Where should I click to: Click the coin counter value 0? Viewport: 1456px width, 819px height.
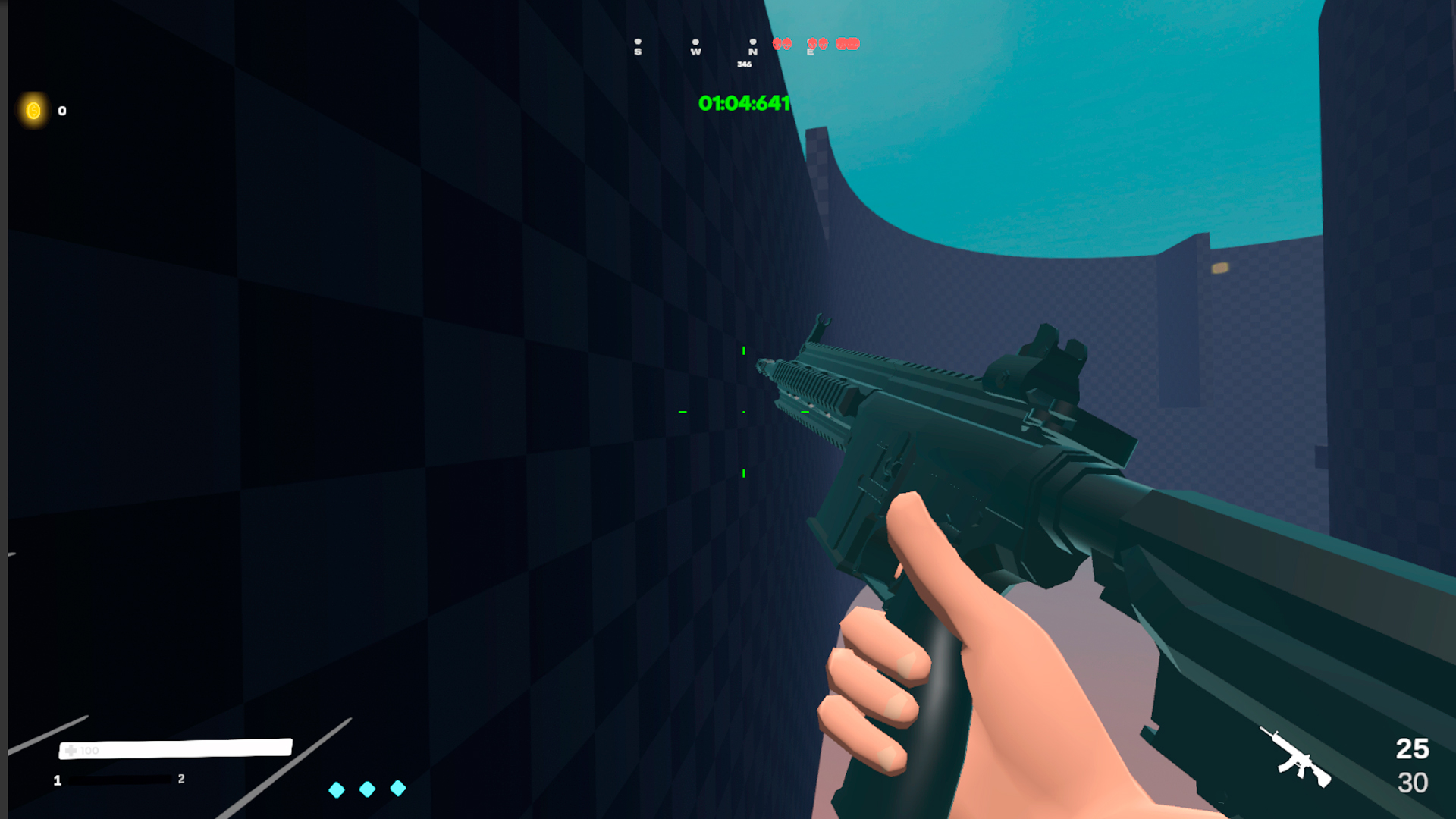61,111
